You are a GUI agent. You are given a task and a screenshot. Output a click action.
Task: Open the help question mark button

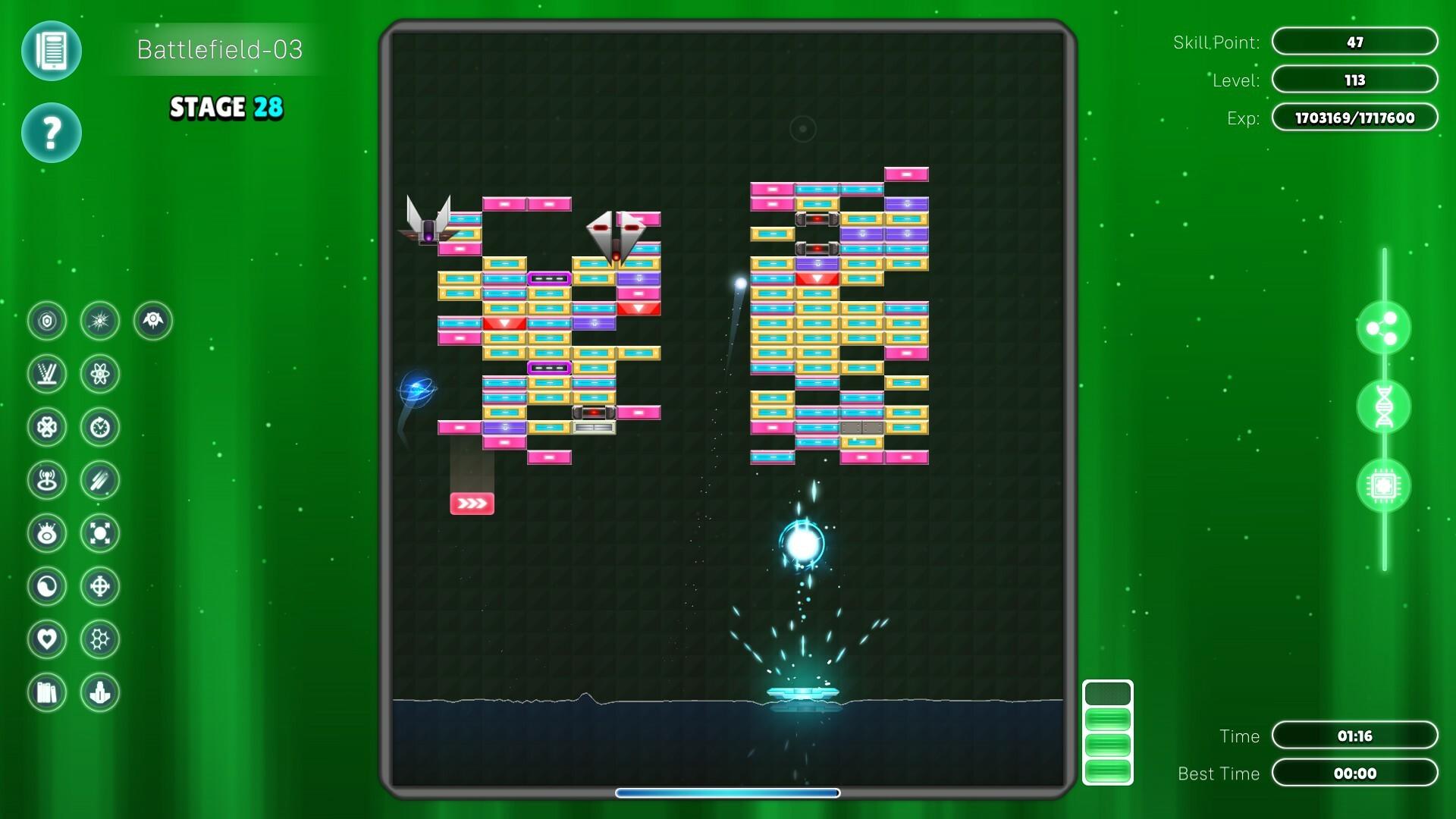tap(52, 132)
